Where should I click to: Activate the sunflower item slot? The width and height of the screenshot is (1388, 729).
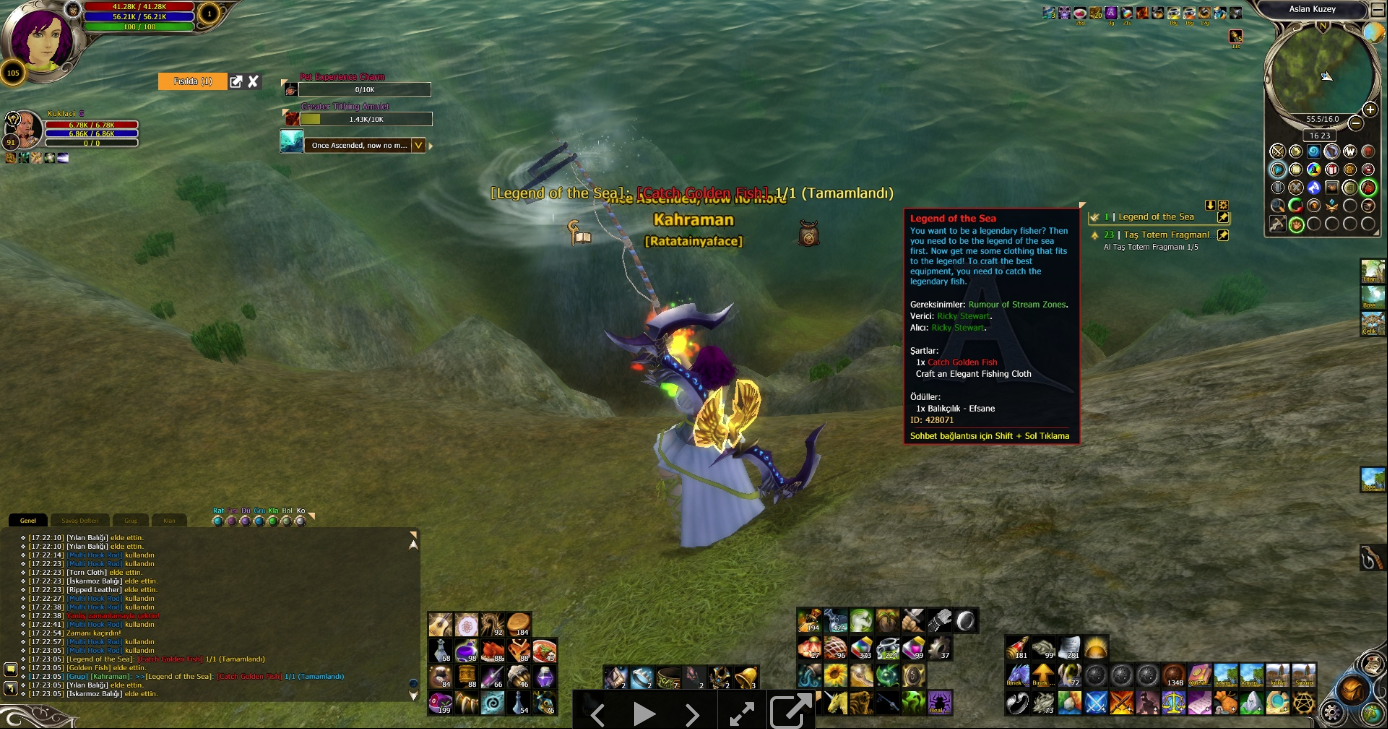point(834,675)
